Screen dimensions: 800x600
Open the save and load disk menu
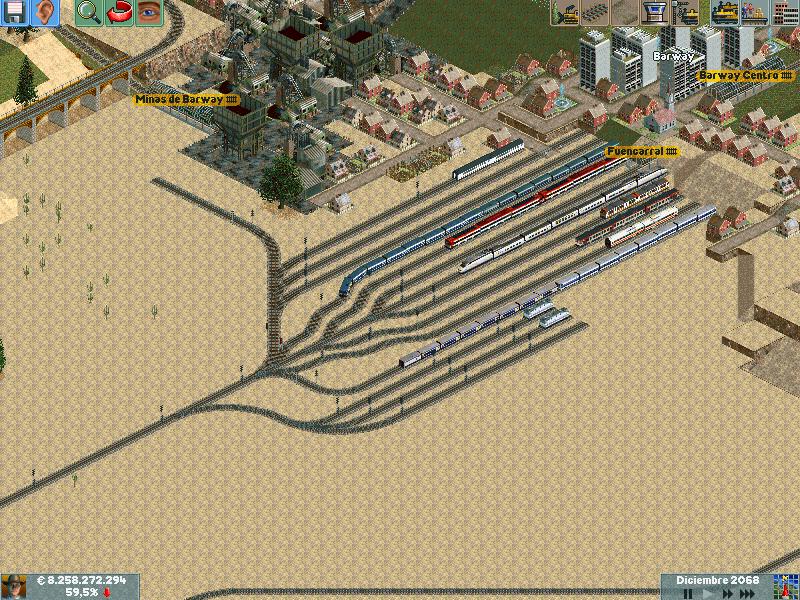pos(14,12)
